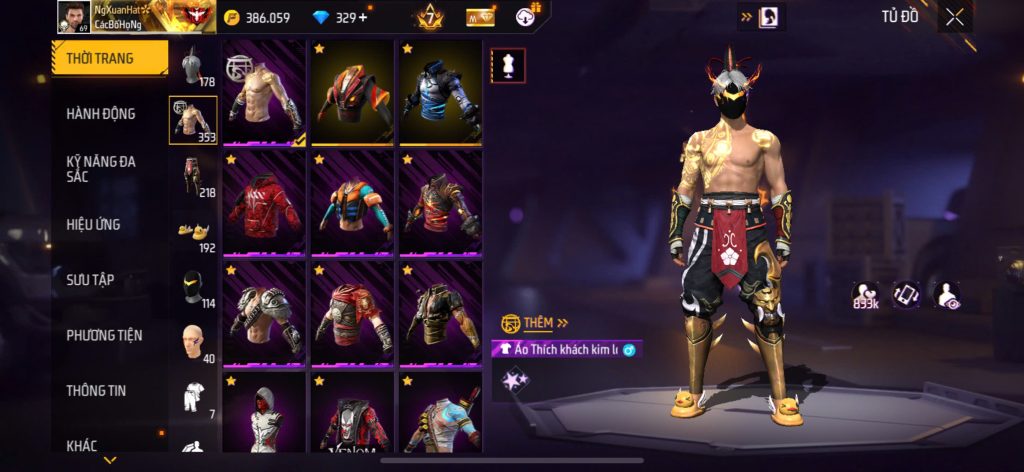Viewport: 1024px width, 472px height.
Task: Select the mask category with 114 items
Action: 193,288
